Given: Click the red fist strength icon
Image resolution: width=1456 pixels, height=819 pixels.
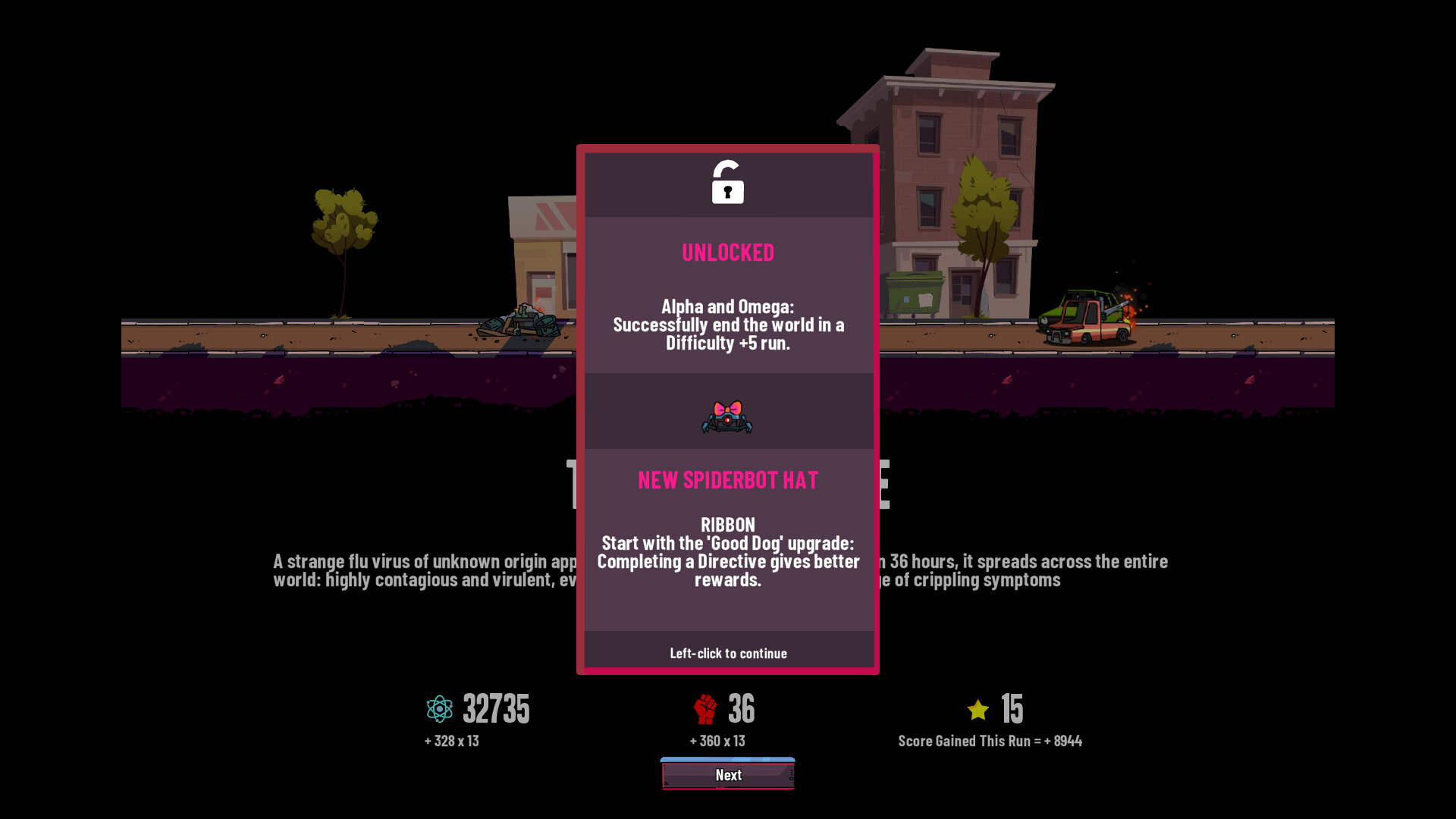Looking at the screenshot, I should click(704, 708).
